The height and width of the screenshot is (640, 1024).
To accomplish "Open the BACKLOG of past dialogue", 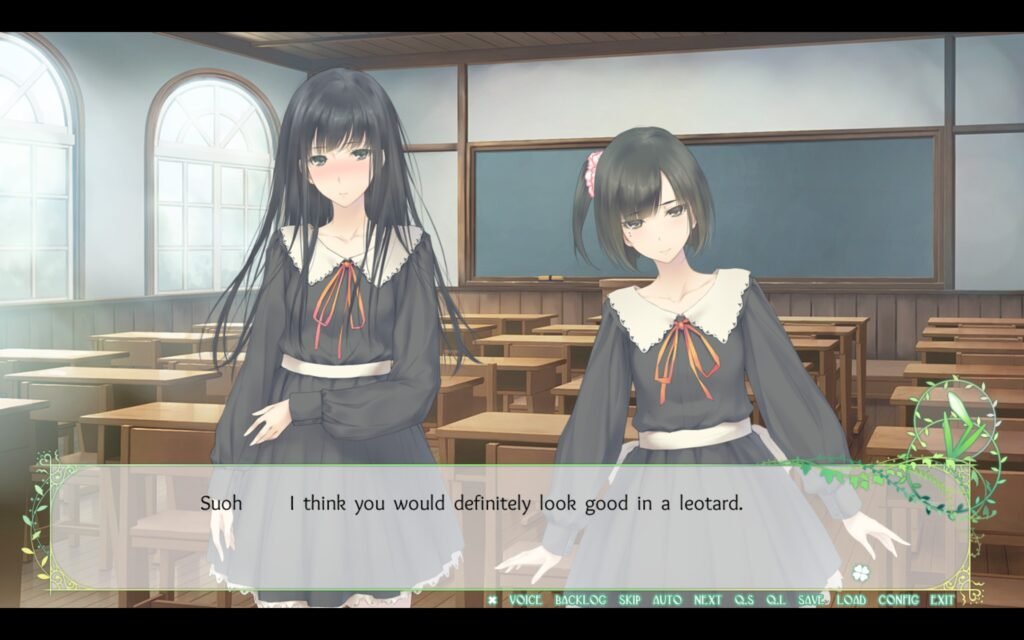I will (x=580, y=600).
